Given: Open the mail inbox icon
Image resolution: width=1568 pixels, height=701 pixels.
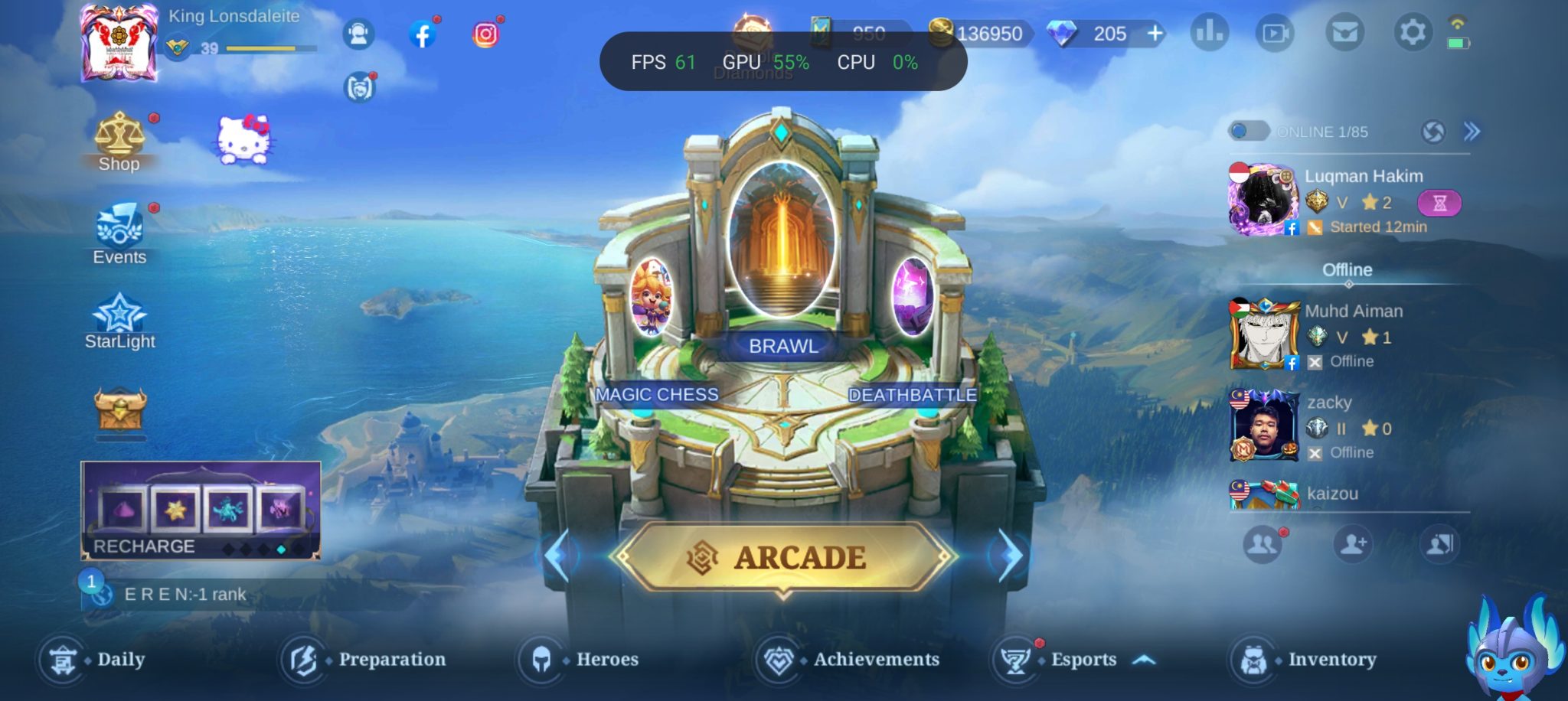Looking at the screenshot, I should point(1344,33).
